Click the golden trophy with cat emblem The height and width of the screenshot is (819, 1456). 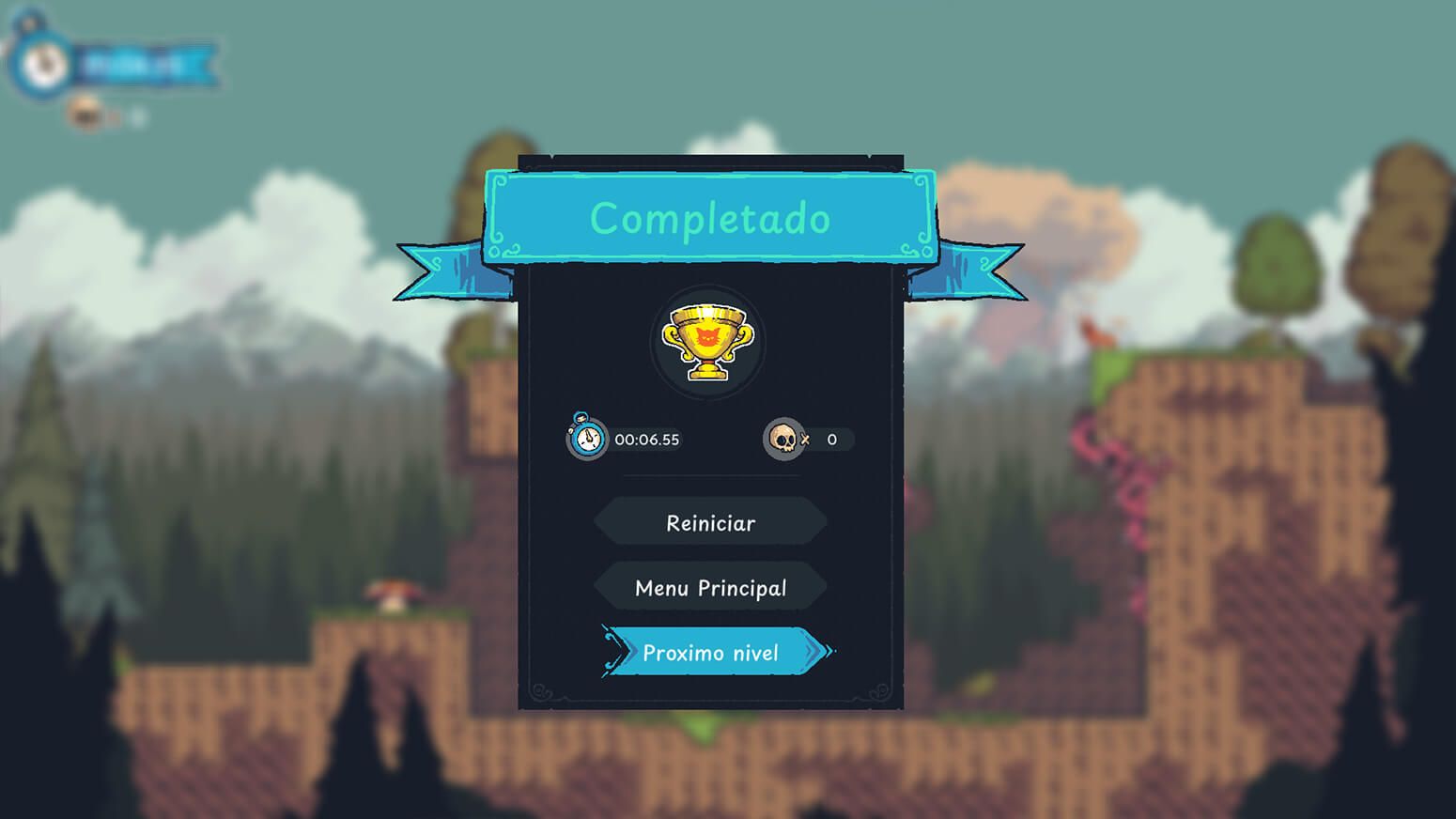coord(709,341)
